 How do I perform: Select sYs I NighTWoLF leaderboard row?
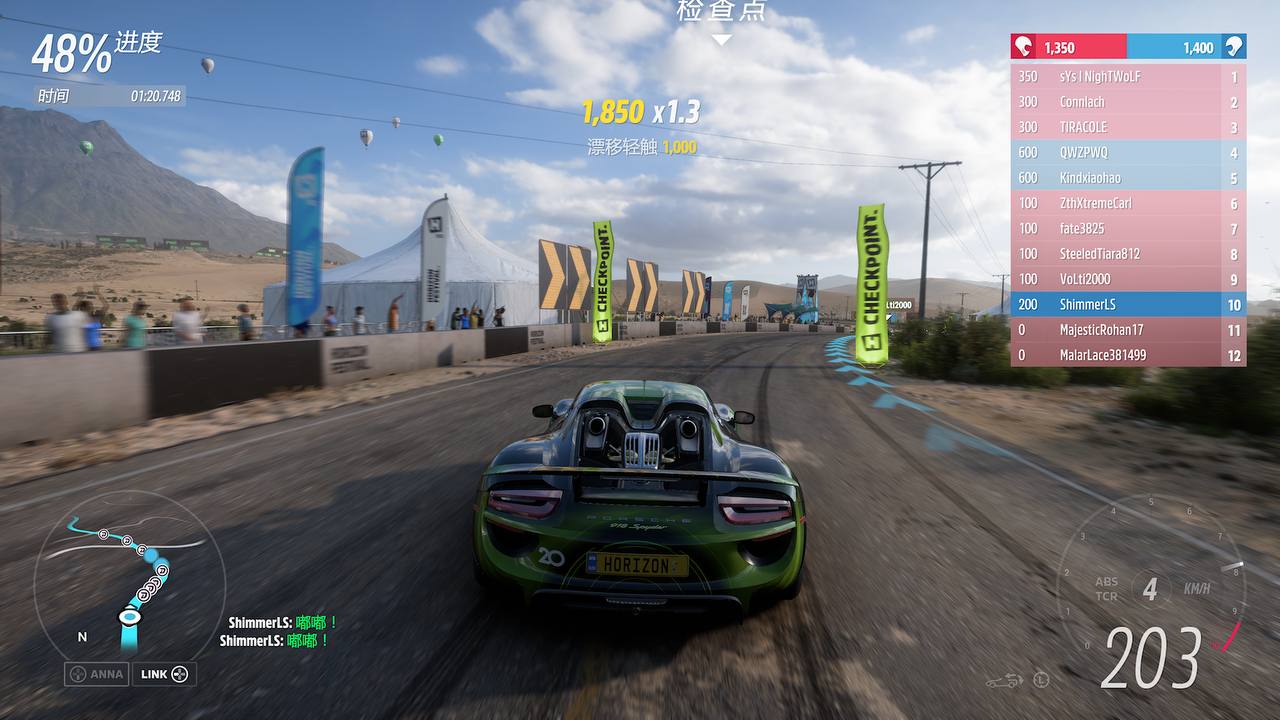point(1128,76)
